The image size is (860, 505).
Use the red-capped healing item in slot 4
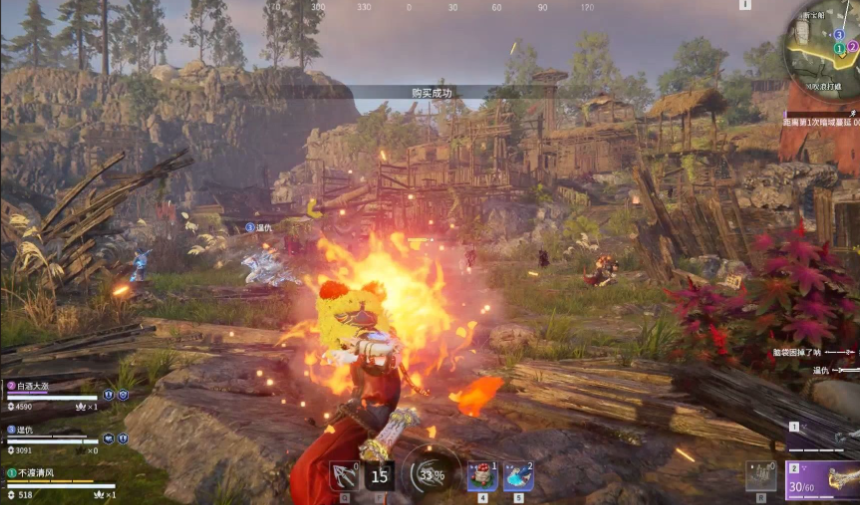coord(482,476)
